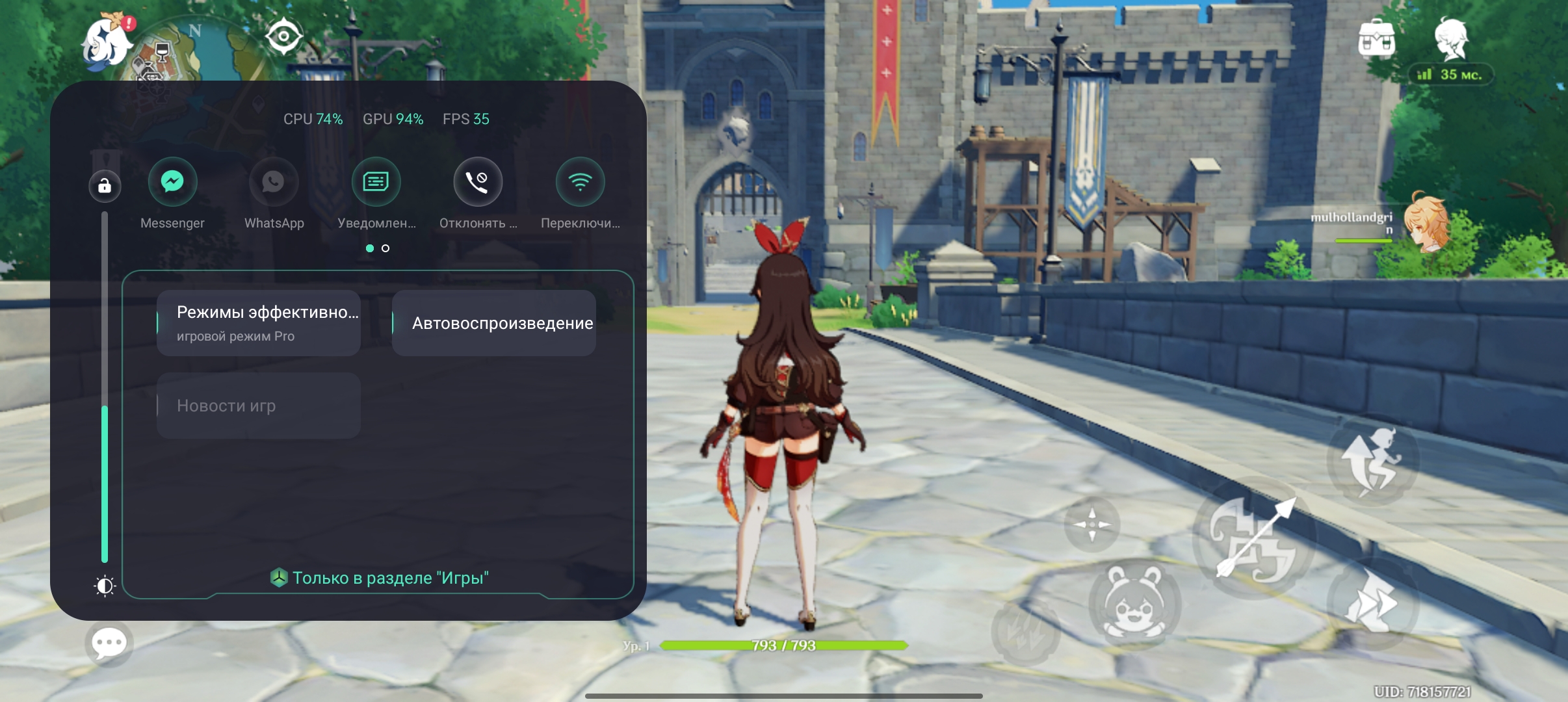Image resolution: width=1568 pixels, height=702 pixels.
Task: Toggle the panel lock icon
Action: click(x=105, y=187)
